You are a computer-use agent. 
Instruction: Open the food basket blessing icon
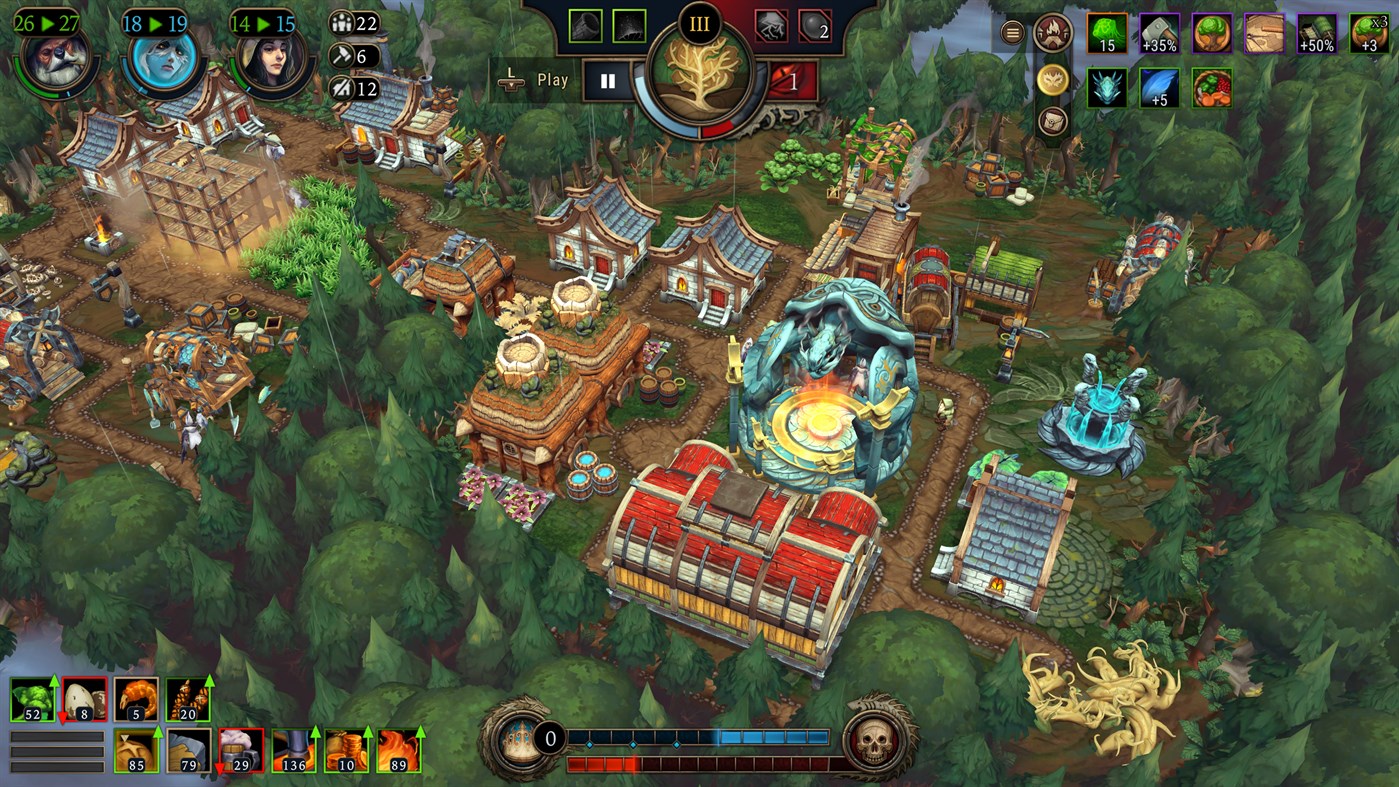(x=1212, y=87)
